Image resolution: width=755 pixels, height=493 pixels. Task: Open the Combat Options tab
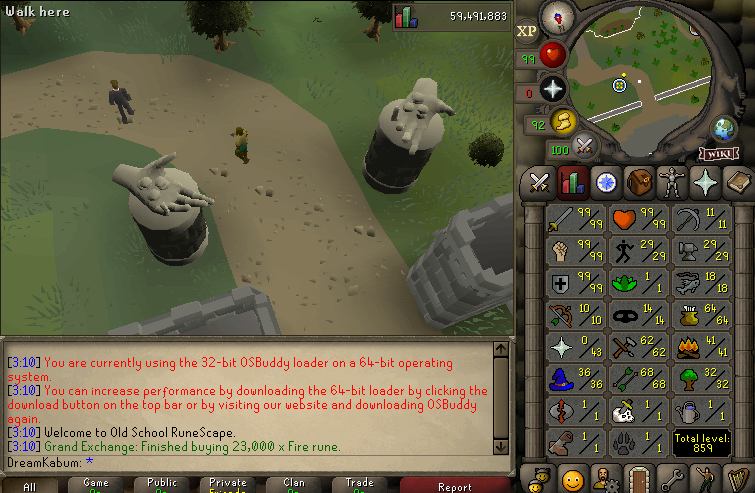pyautogui.click(x=541, y=183)
